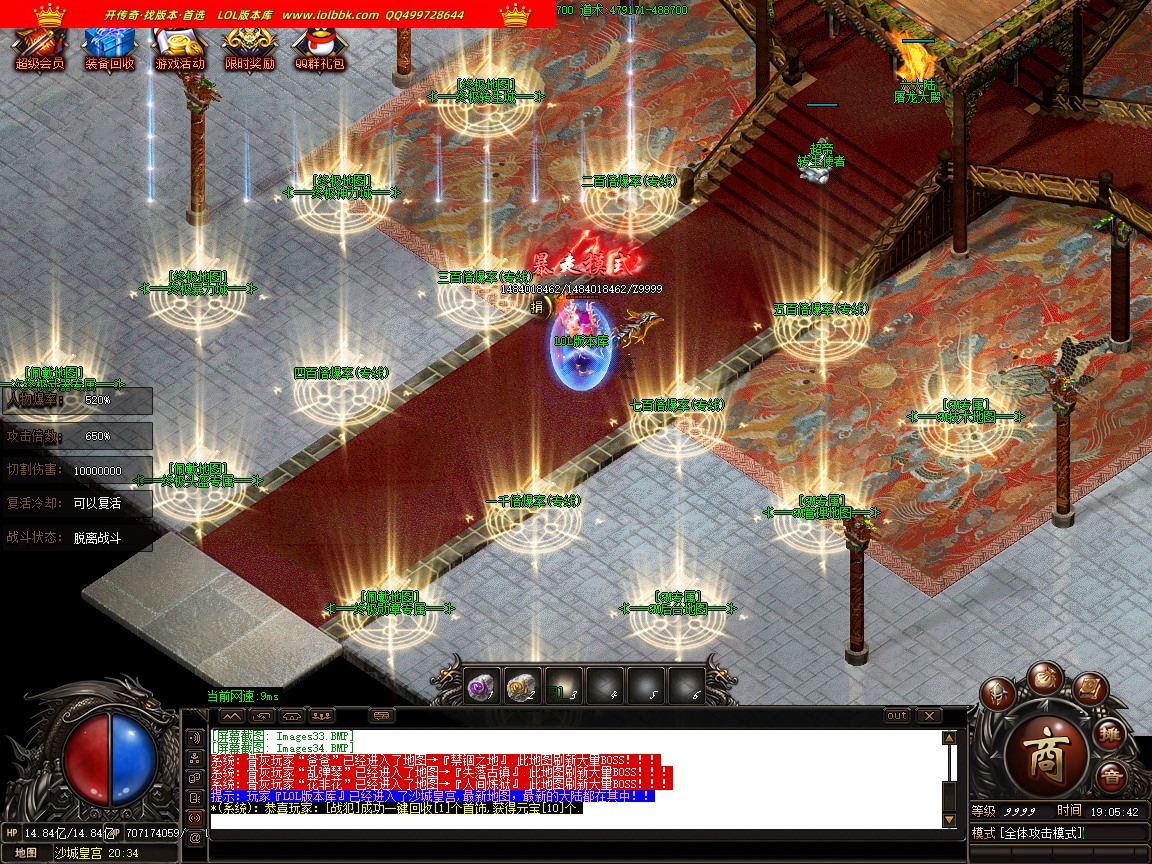This screenshot has width=1152, height=864.
Task: Open the 超级会员 super member menu
Action: [x=39, y=46]
